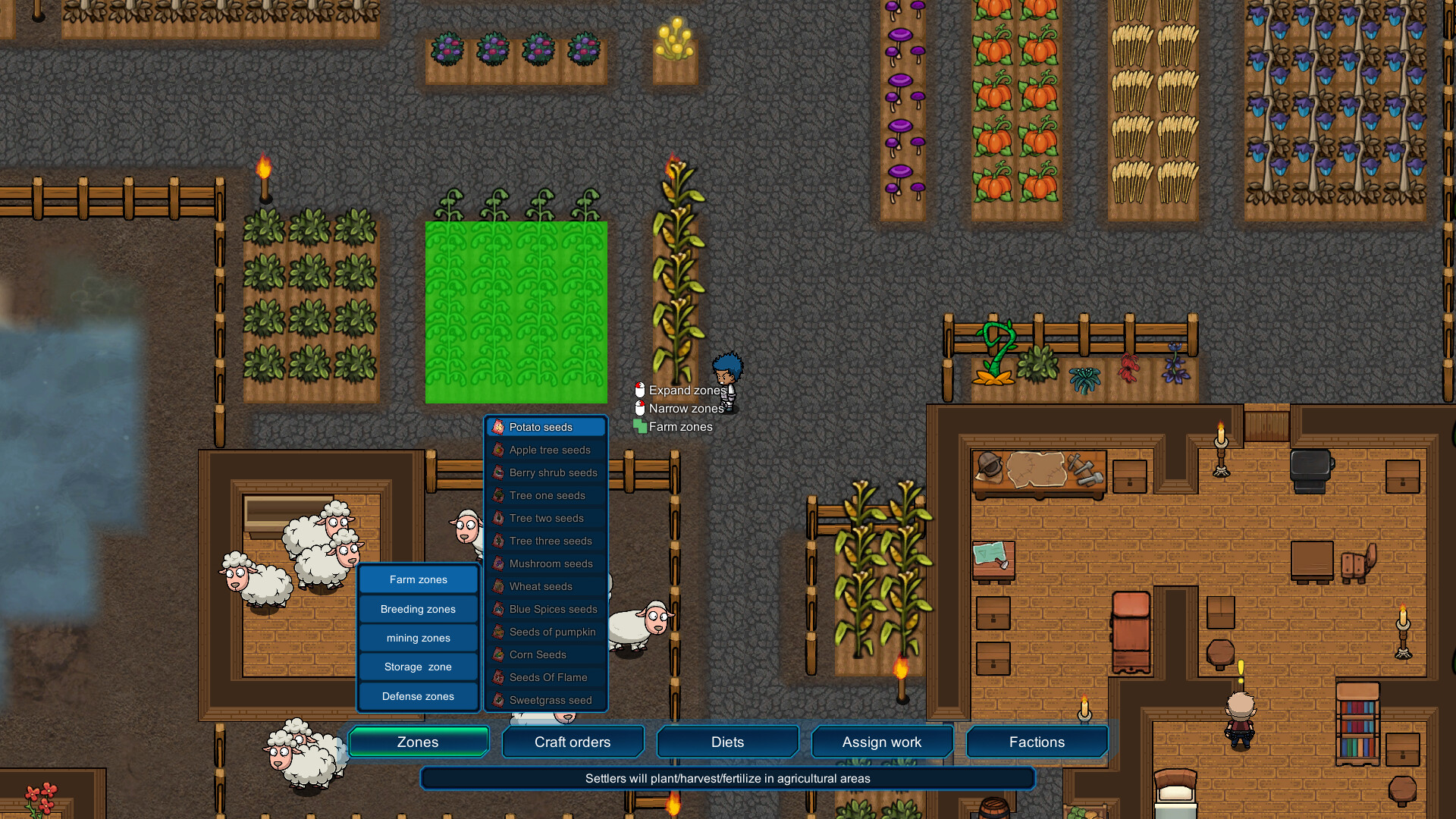1456x819 pixels.
Task: Click the Seeds Of Flame bag icon
Action: 498,677
